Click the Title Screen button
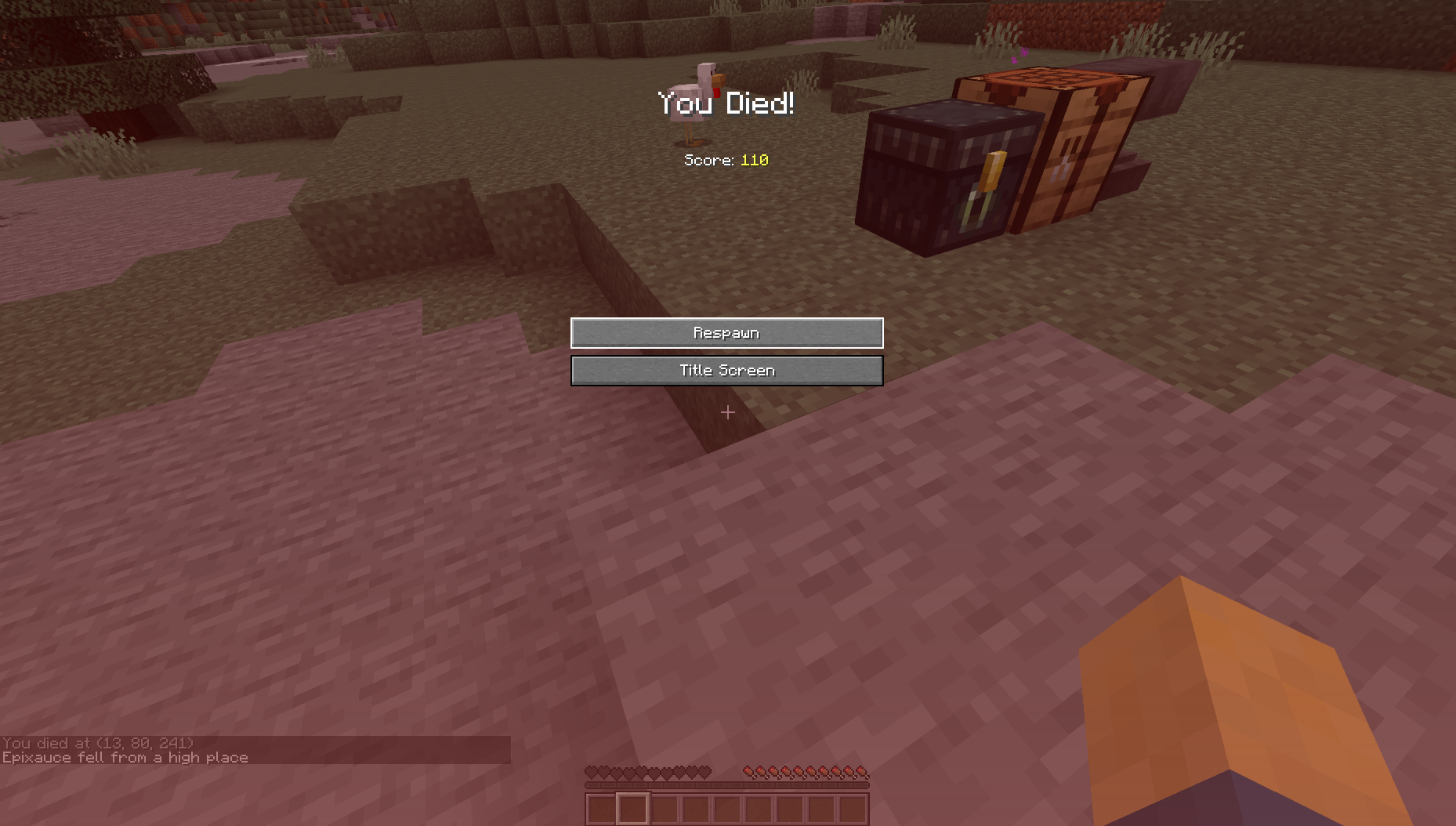 point(726,370)
